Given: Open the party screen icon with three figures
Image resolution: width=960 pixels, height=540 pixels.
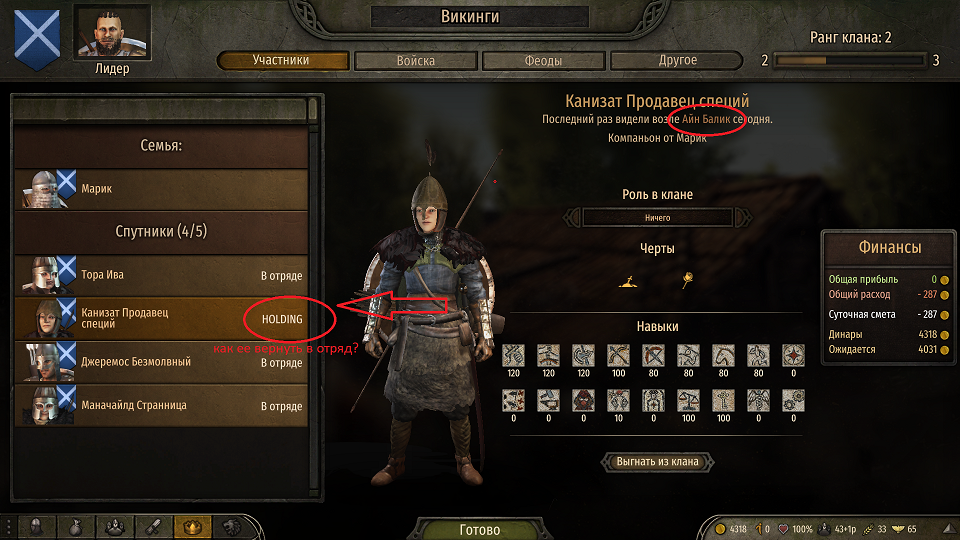Looking at the screenshot, I should pyautogui.click(x=114, y=526).
